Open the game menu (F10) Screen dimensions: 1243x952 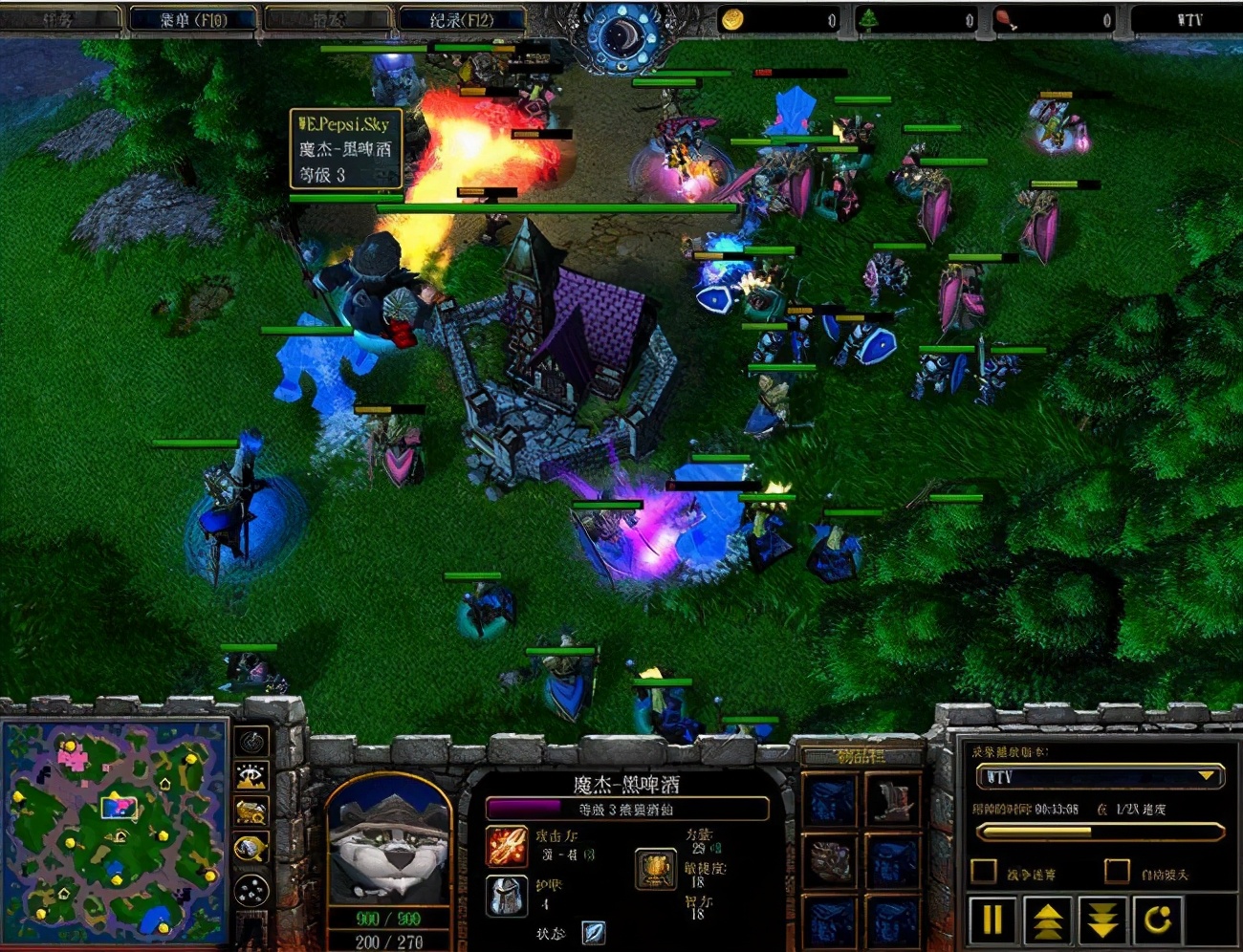click(x=193, y=19)
